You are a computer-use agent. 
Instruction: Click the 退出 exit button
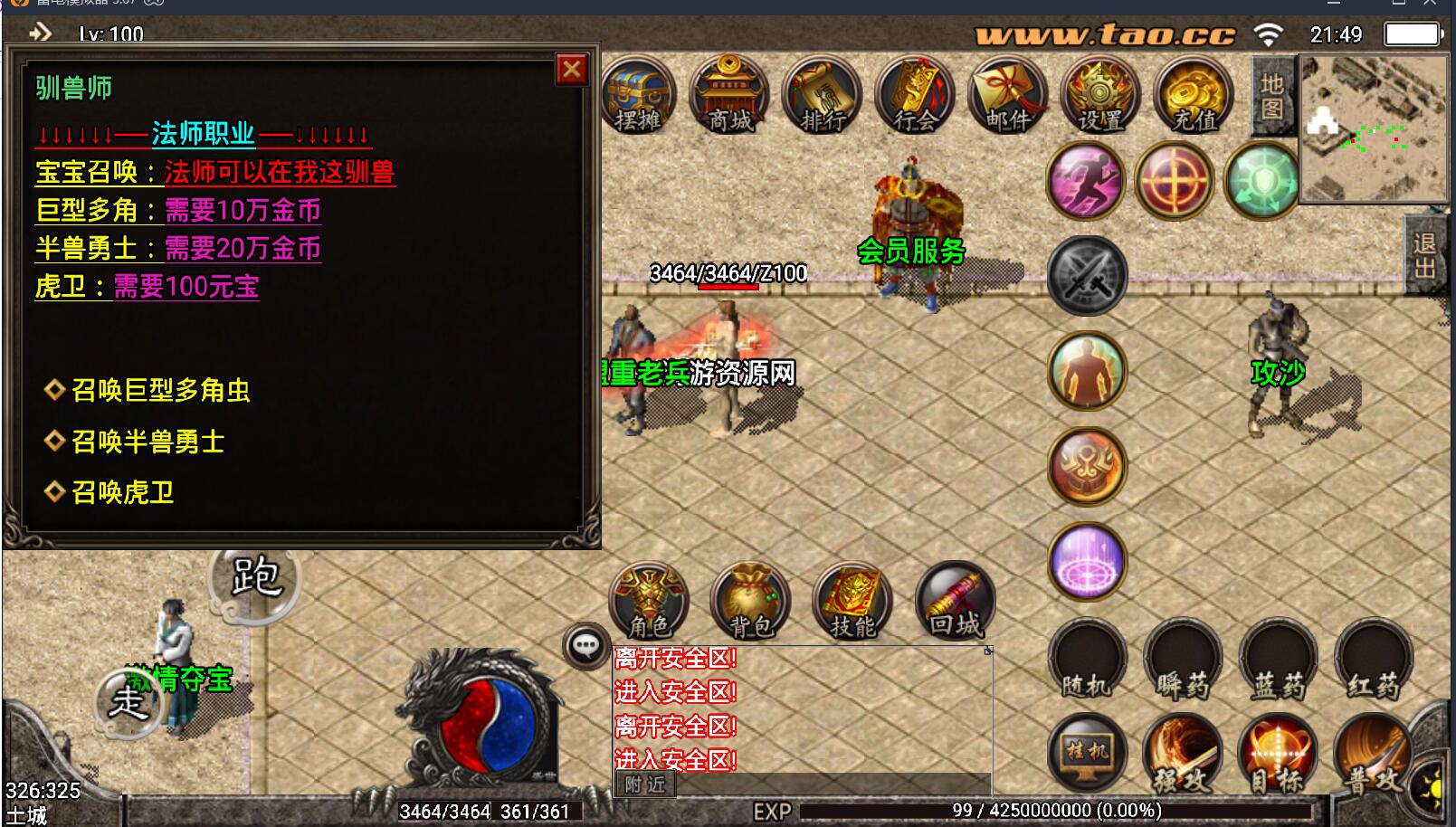1424,256
